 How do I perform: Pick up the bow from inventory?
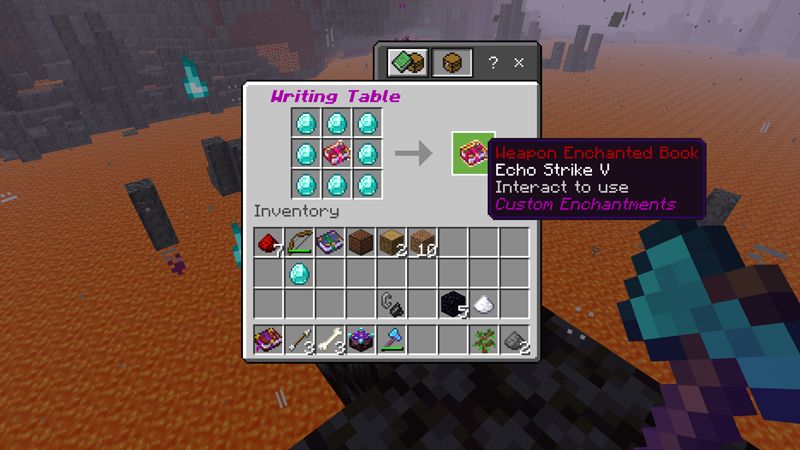299,241
